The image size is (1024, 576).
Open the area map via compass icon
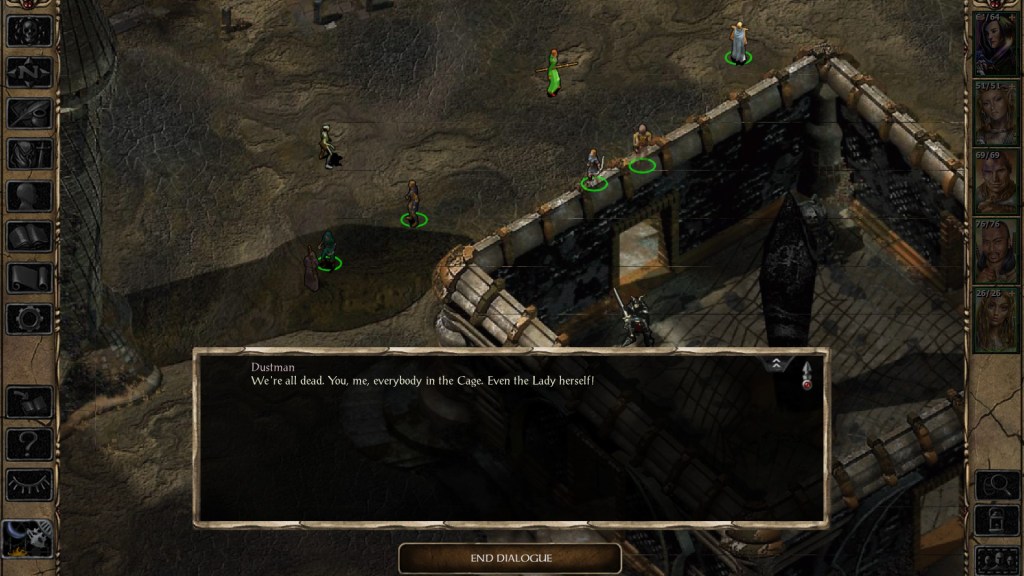click(x=29, y=72)
